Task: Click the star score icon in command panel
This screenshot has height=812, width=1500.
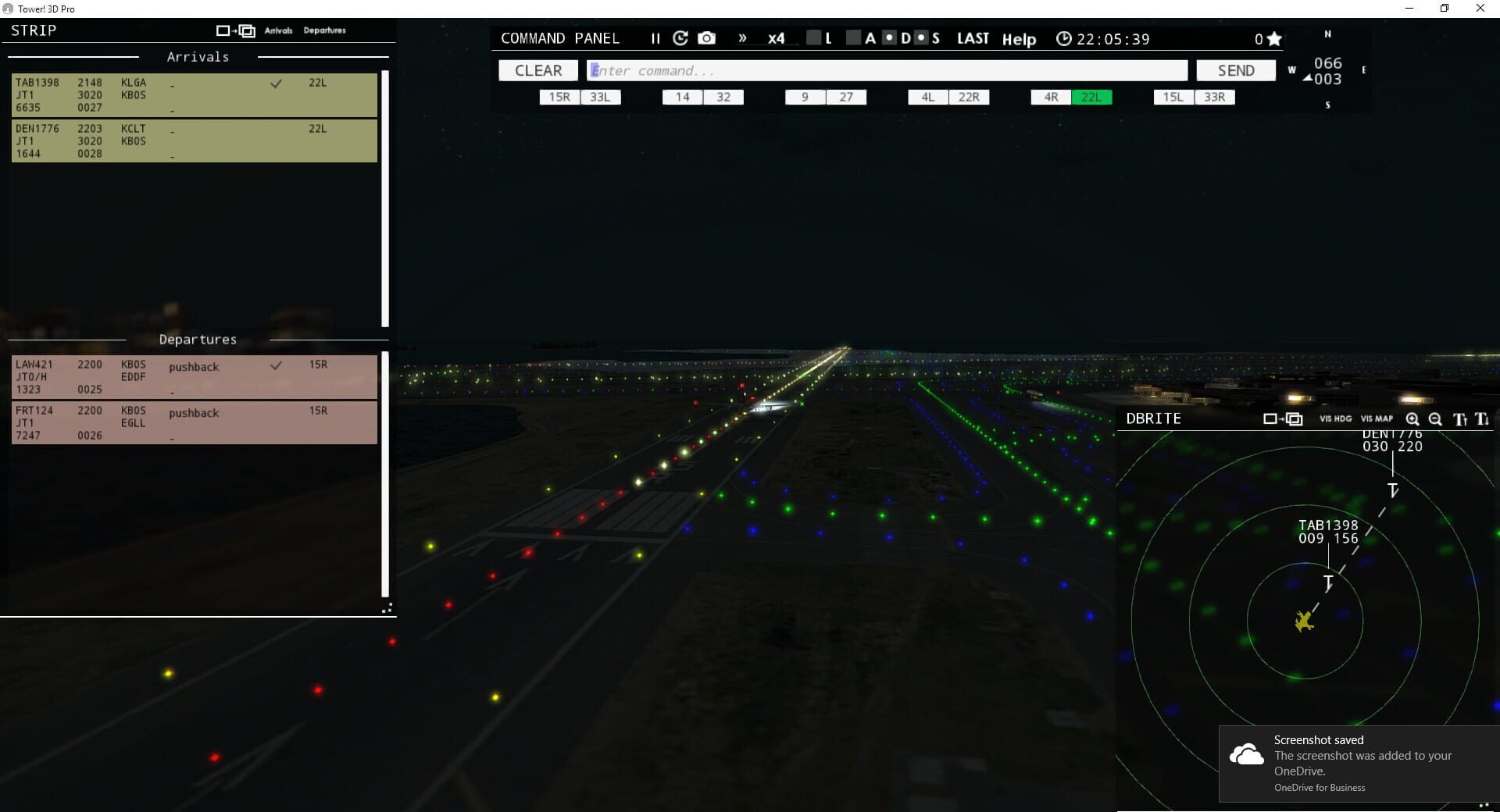Action: (1273, 37)
